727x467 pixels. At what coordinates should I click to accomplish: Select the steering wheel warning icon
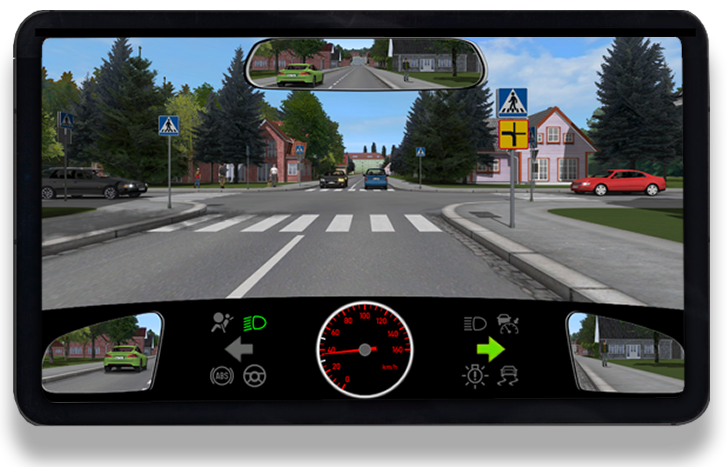254,376
